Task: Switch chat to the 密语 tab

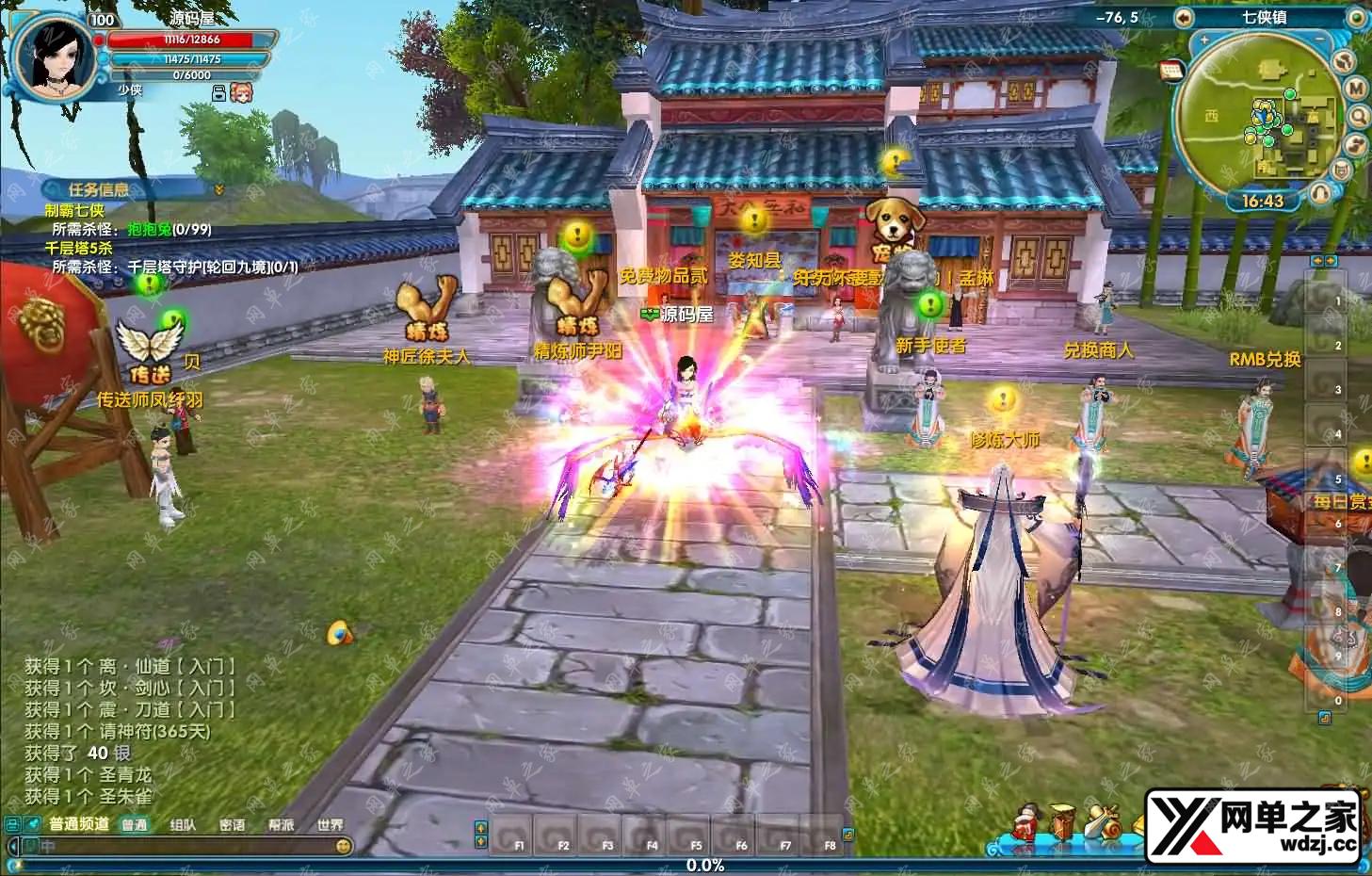Action: pos(232,825)
